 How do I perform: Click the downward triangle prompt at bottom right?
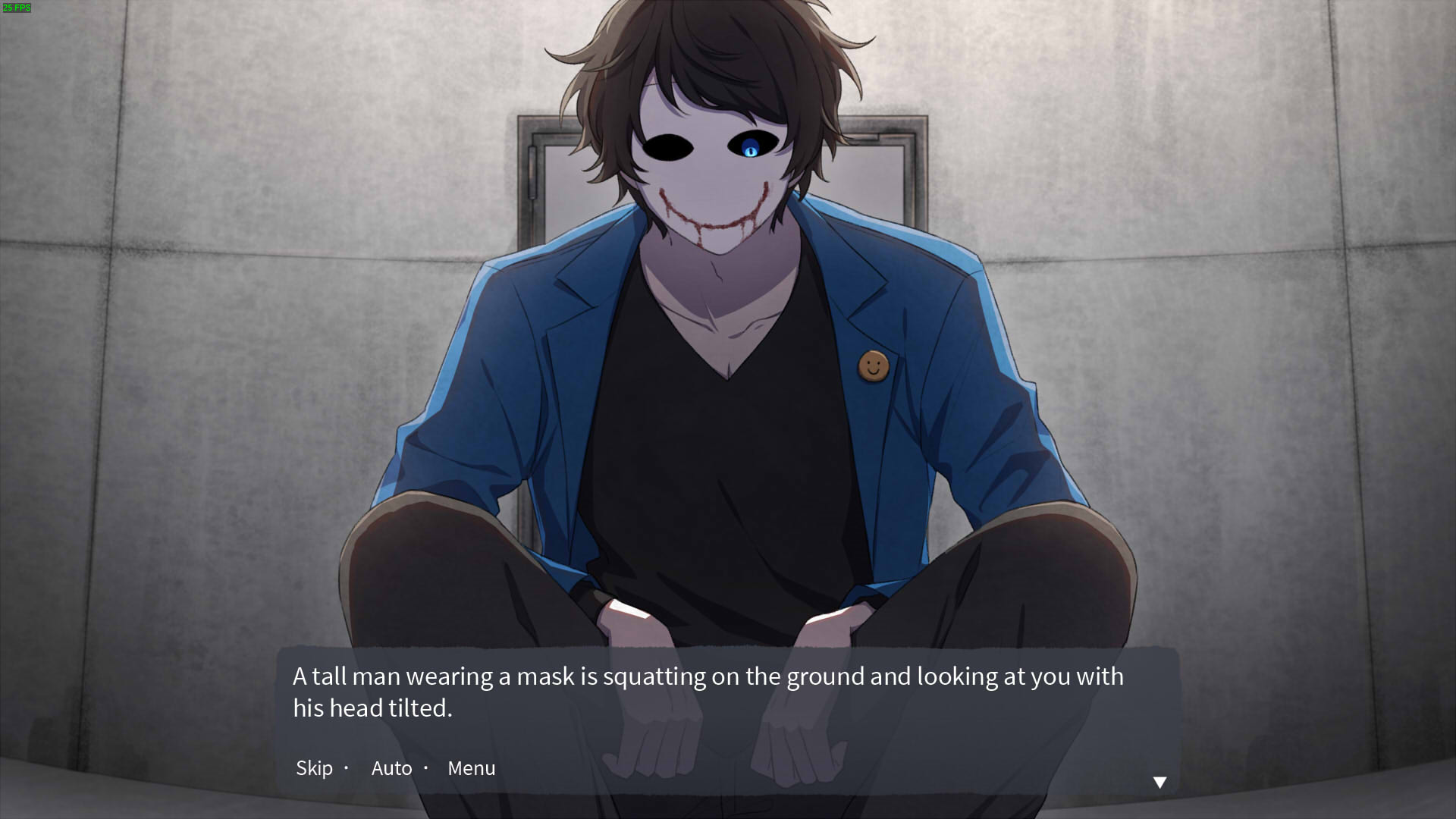[1160, 780]
